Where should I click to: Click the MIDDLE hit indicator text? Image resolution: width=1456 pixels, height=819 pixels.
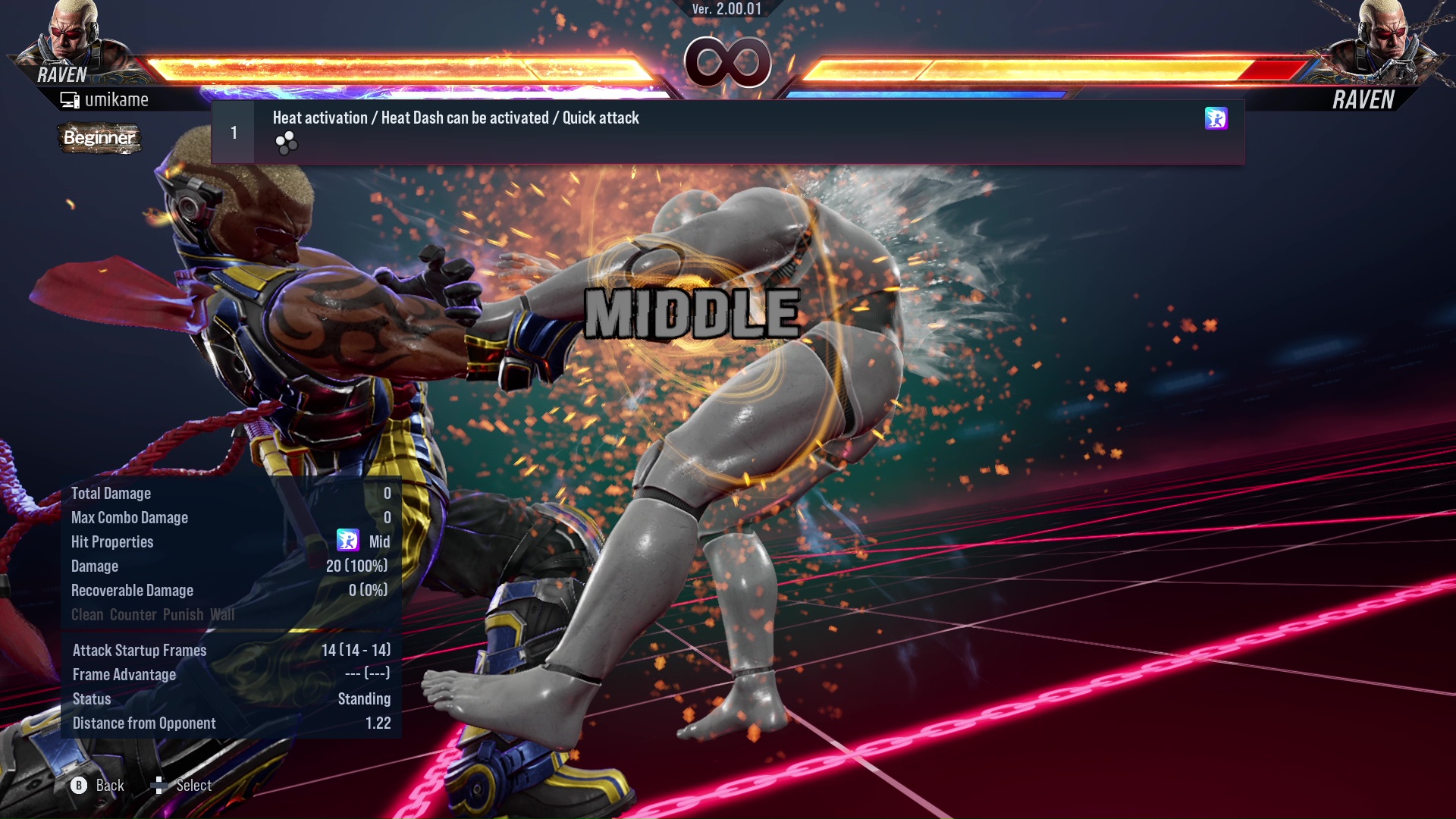pos(693,312)
